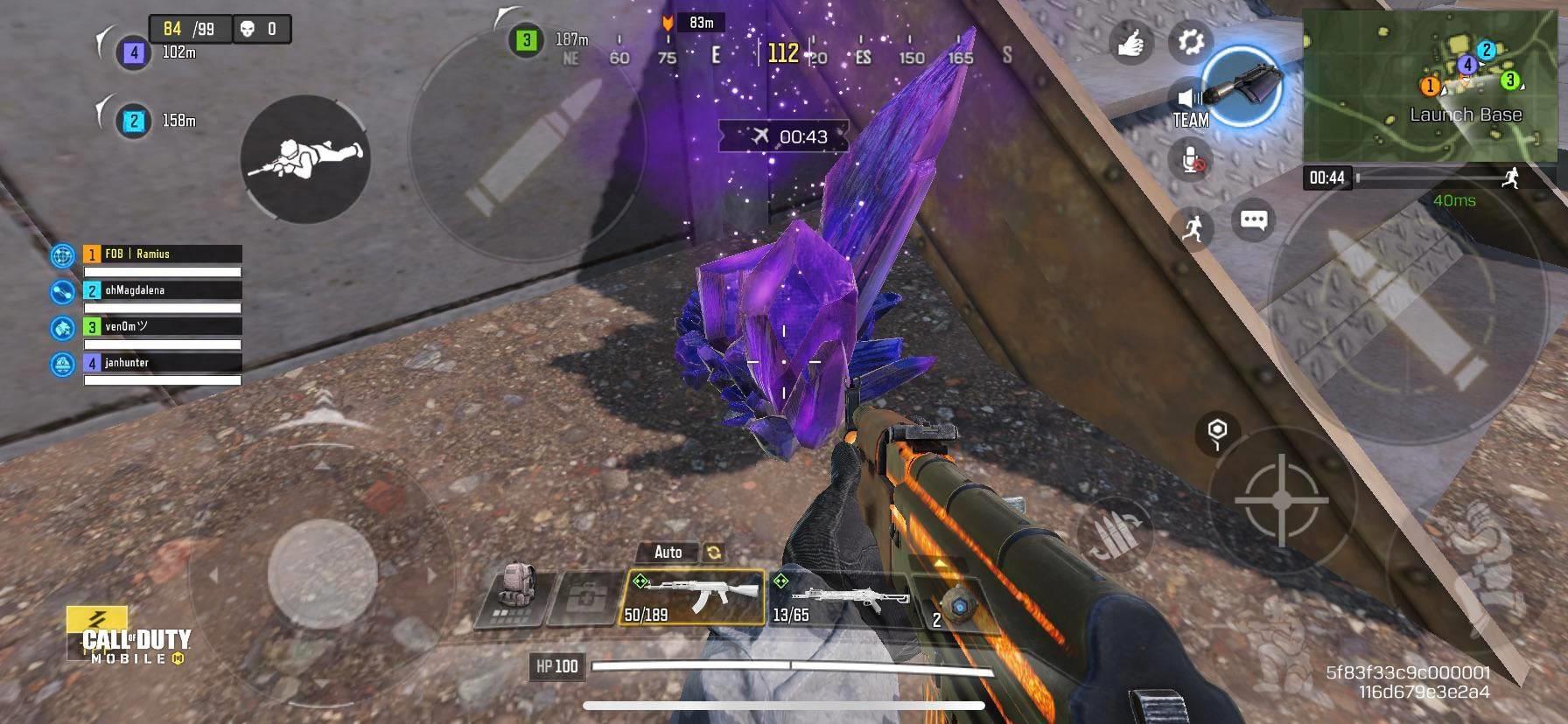
Task: Open the Launch Base minimap
Action: 1433,84
